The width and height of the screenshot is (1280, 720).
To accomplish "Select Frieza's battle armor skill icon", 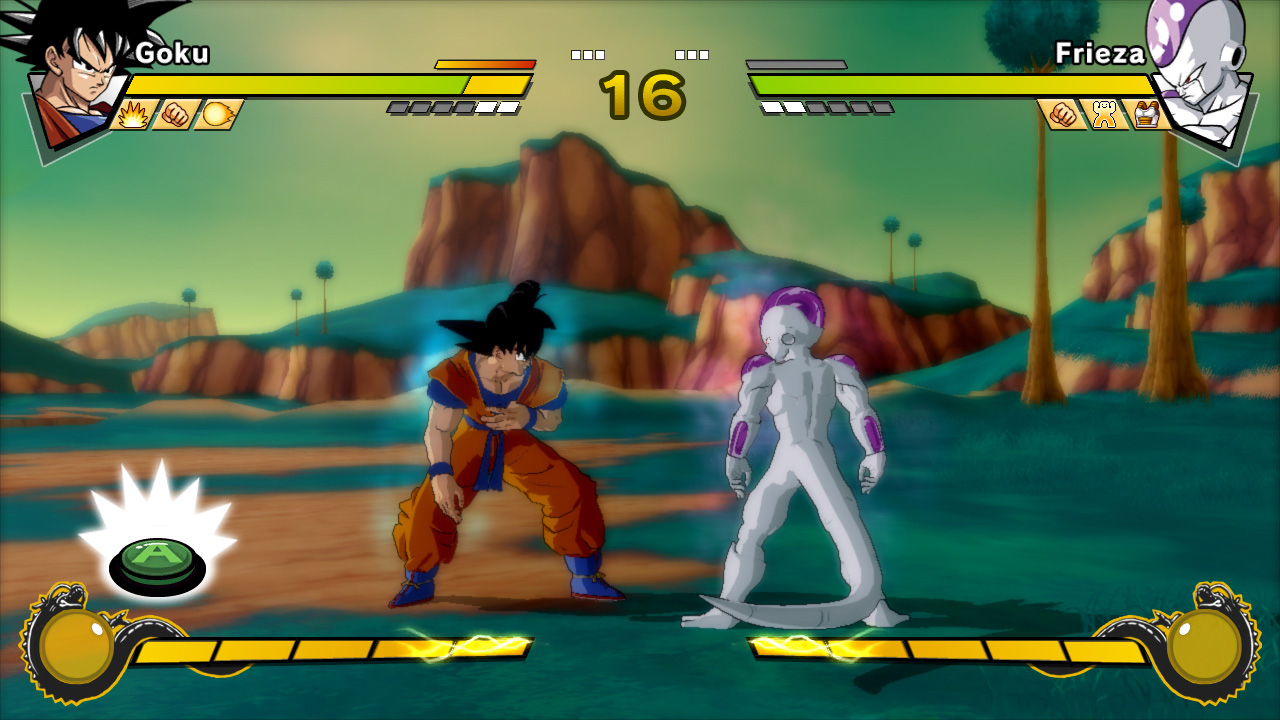I will coord(1146,115).
